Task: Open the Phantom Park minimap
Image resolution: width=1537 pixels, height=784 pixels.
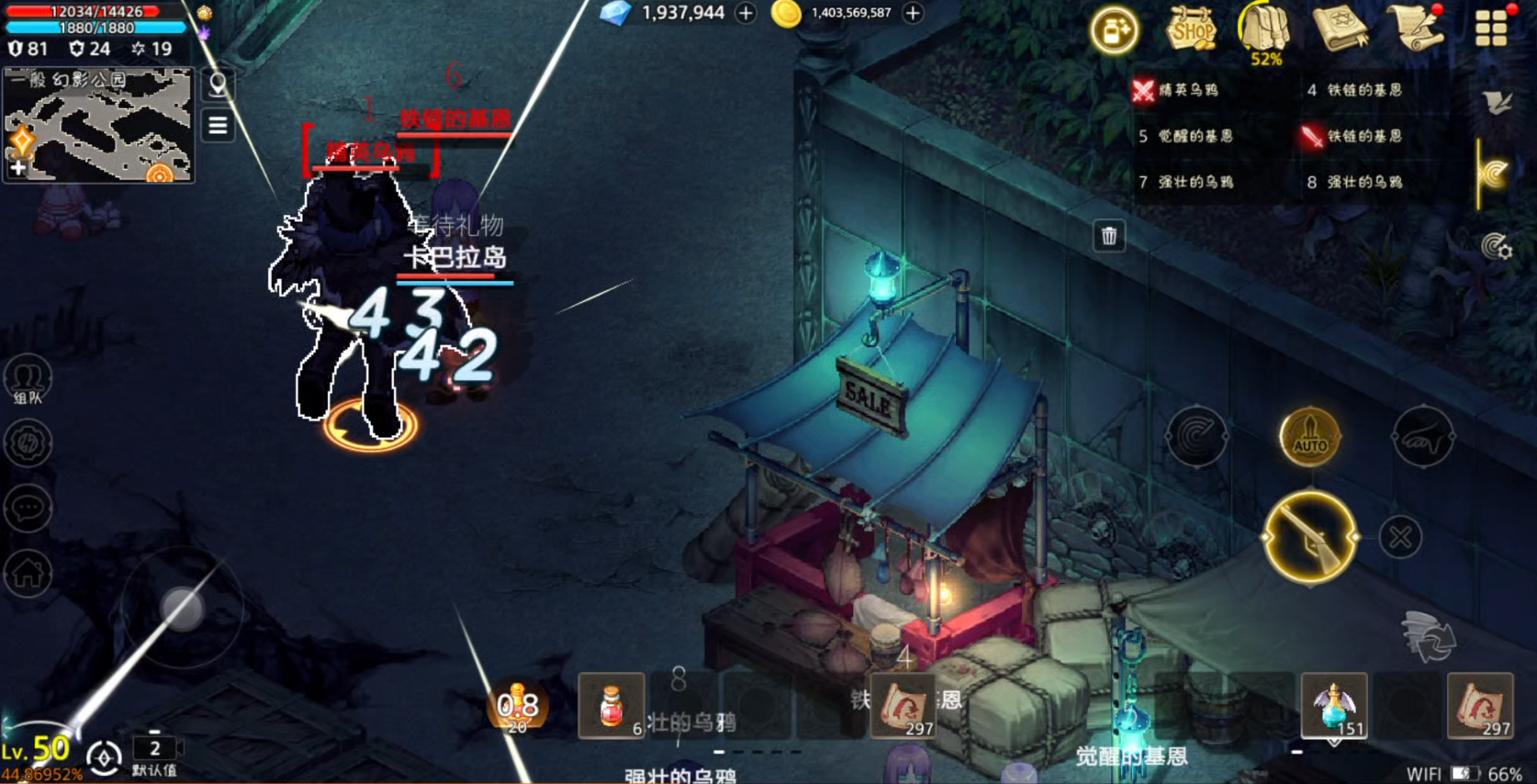Action: tap(98, 124)
